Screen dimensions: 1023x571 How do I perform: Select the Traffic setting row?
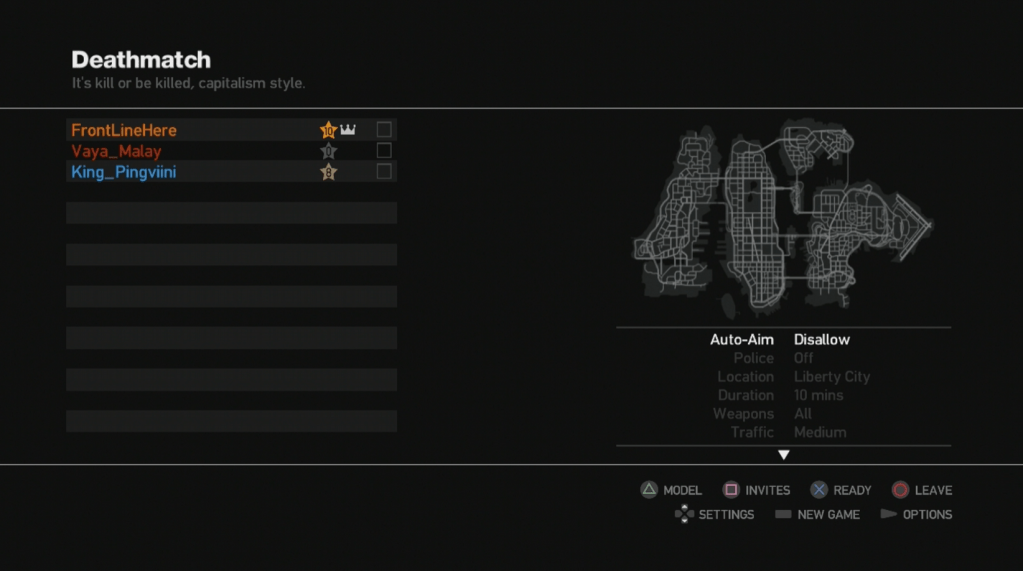(x=782, y=432)
